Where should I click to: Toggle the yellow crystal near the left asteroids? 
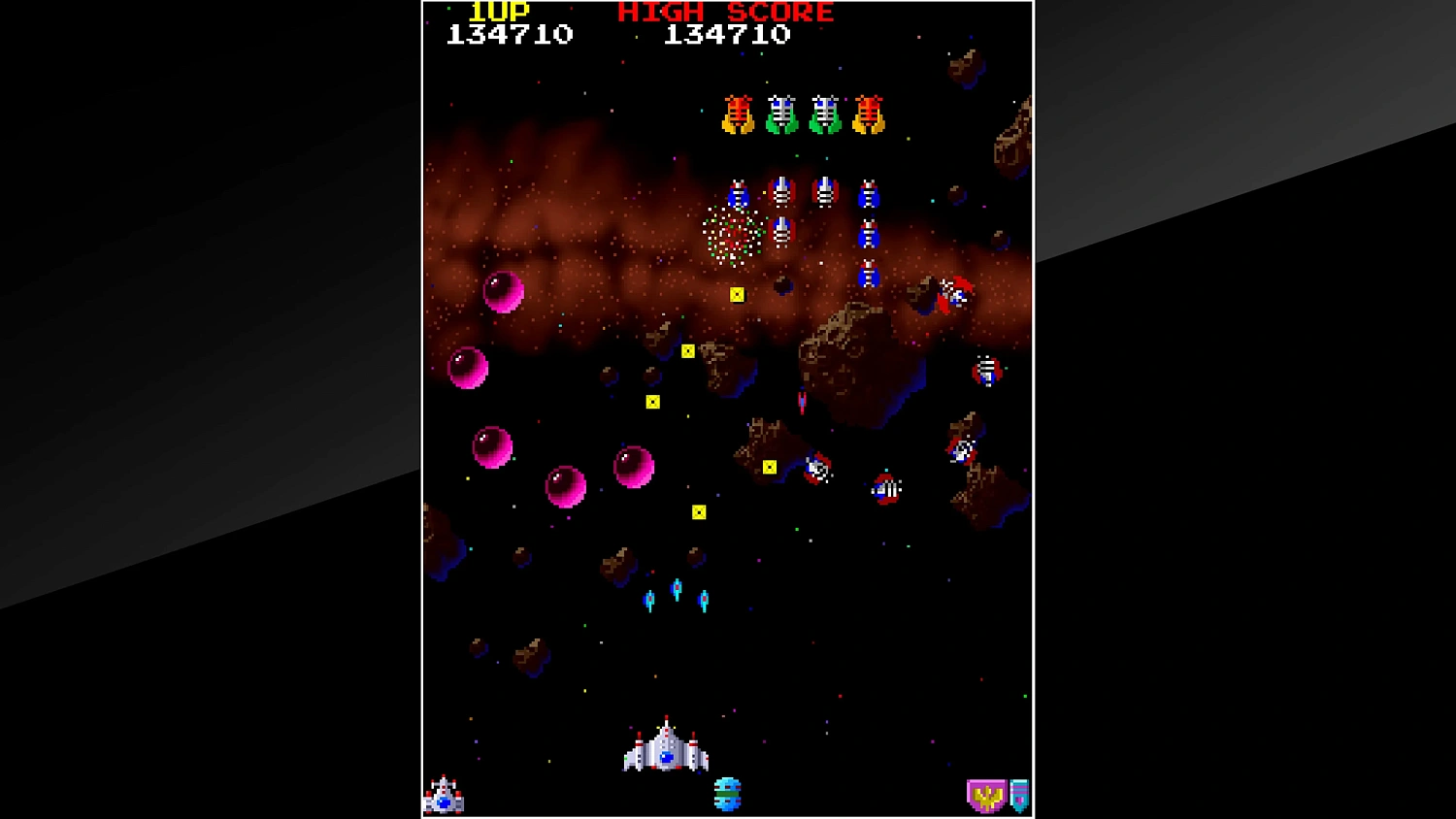pyautogui.click(x=652, y=401)
